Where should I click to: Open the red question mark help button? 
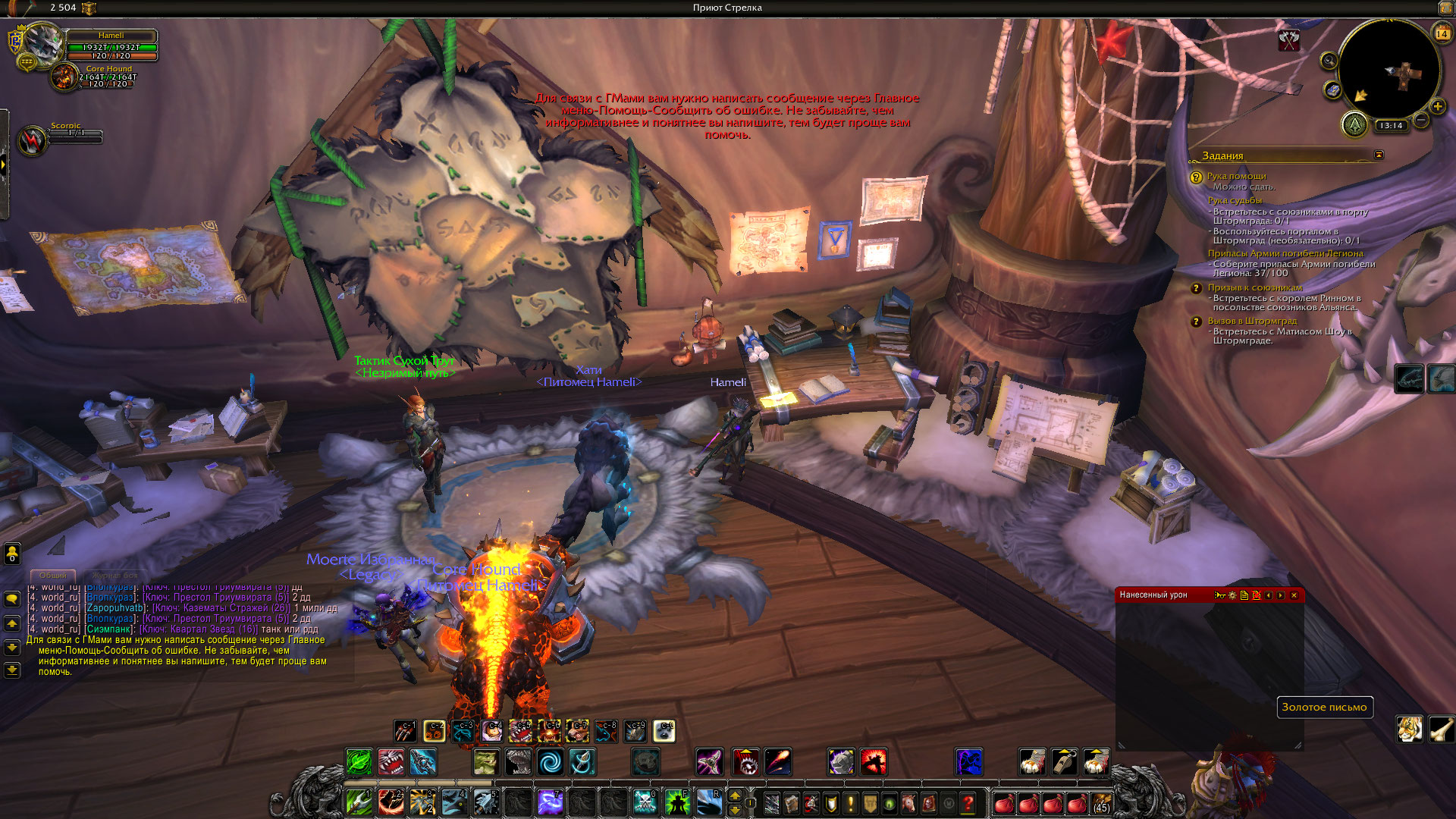tap(968, 802)
